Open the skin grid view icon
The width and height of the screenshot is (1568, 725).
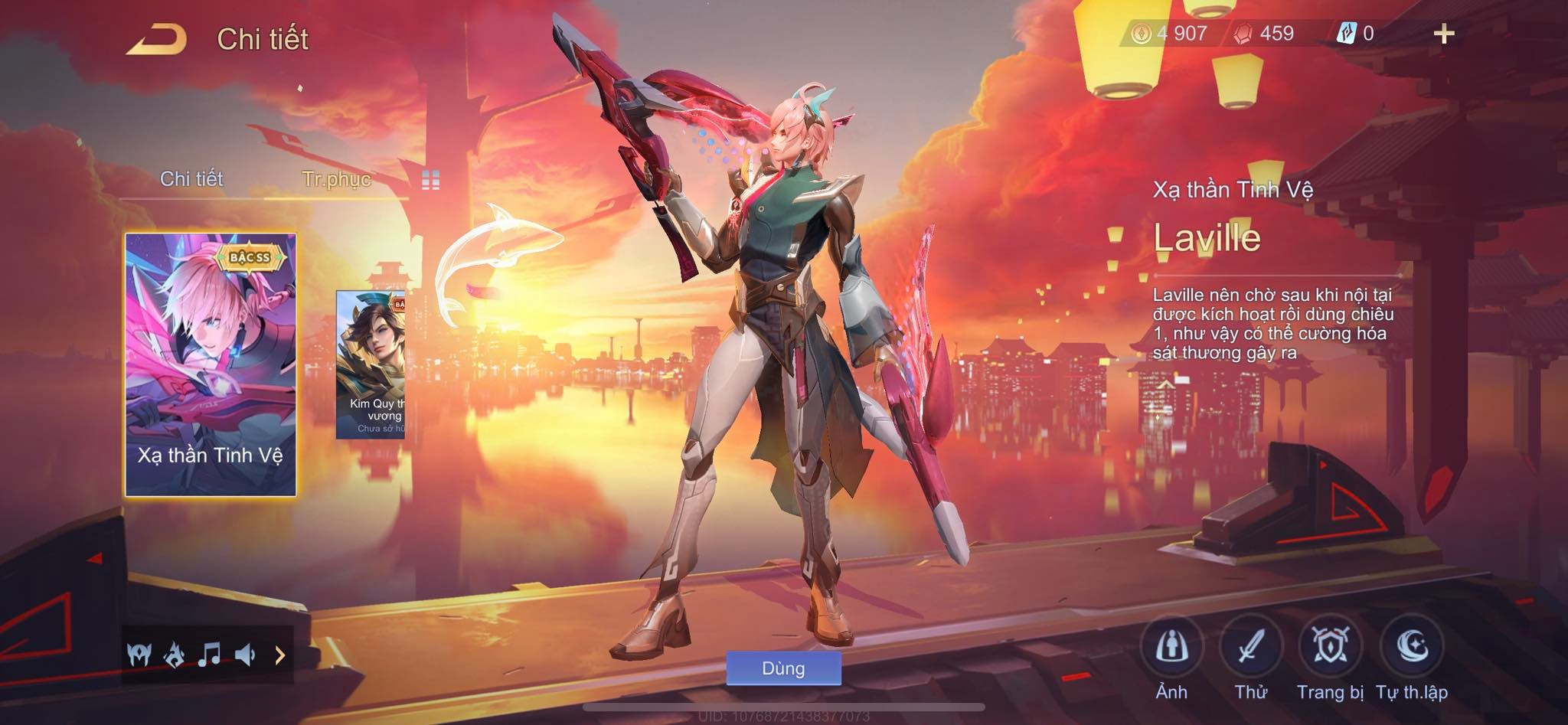point(431,181)
